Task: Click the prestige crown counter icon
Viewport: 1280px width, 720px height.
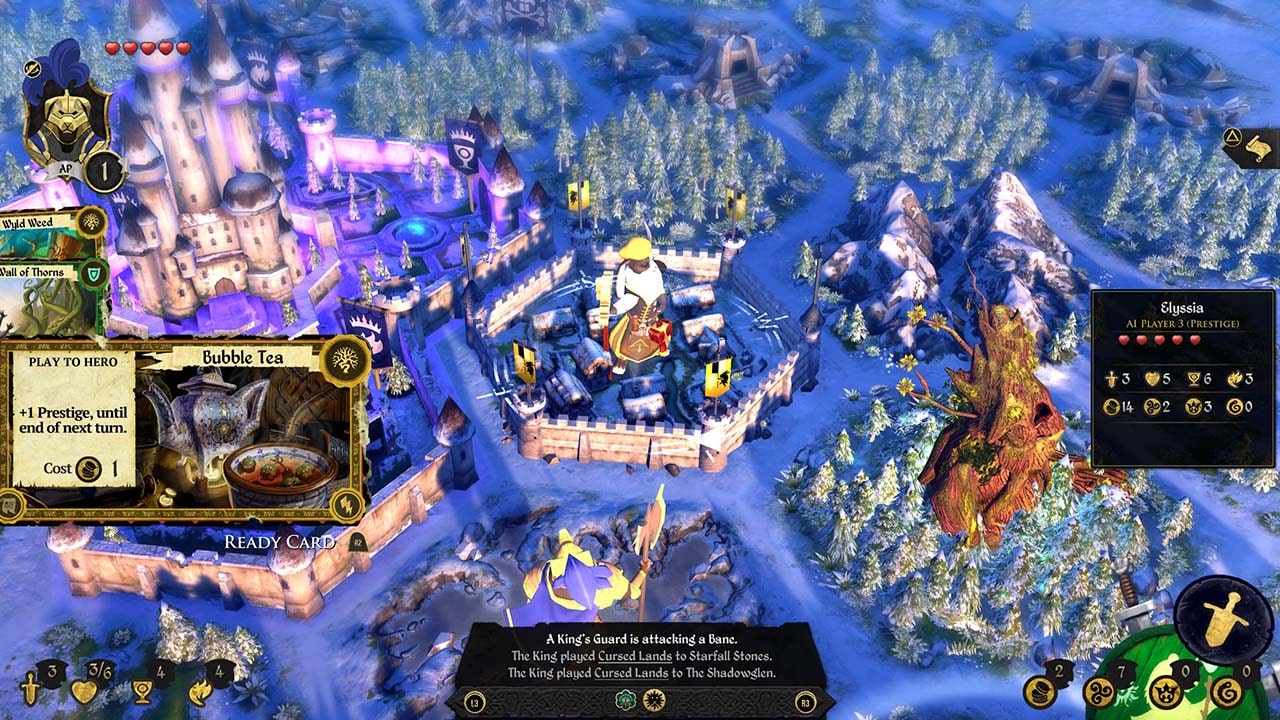Action: [x=1167, y=695]
